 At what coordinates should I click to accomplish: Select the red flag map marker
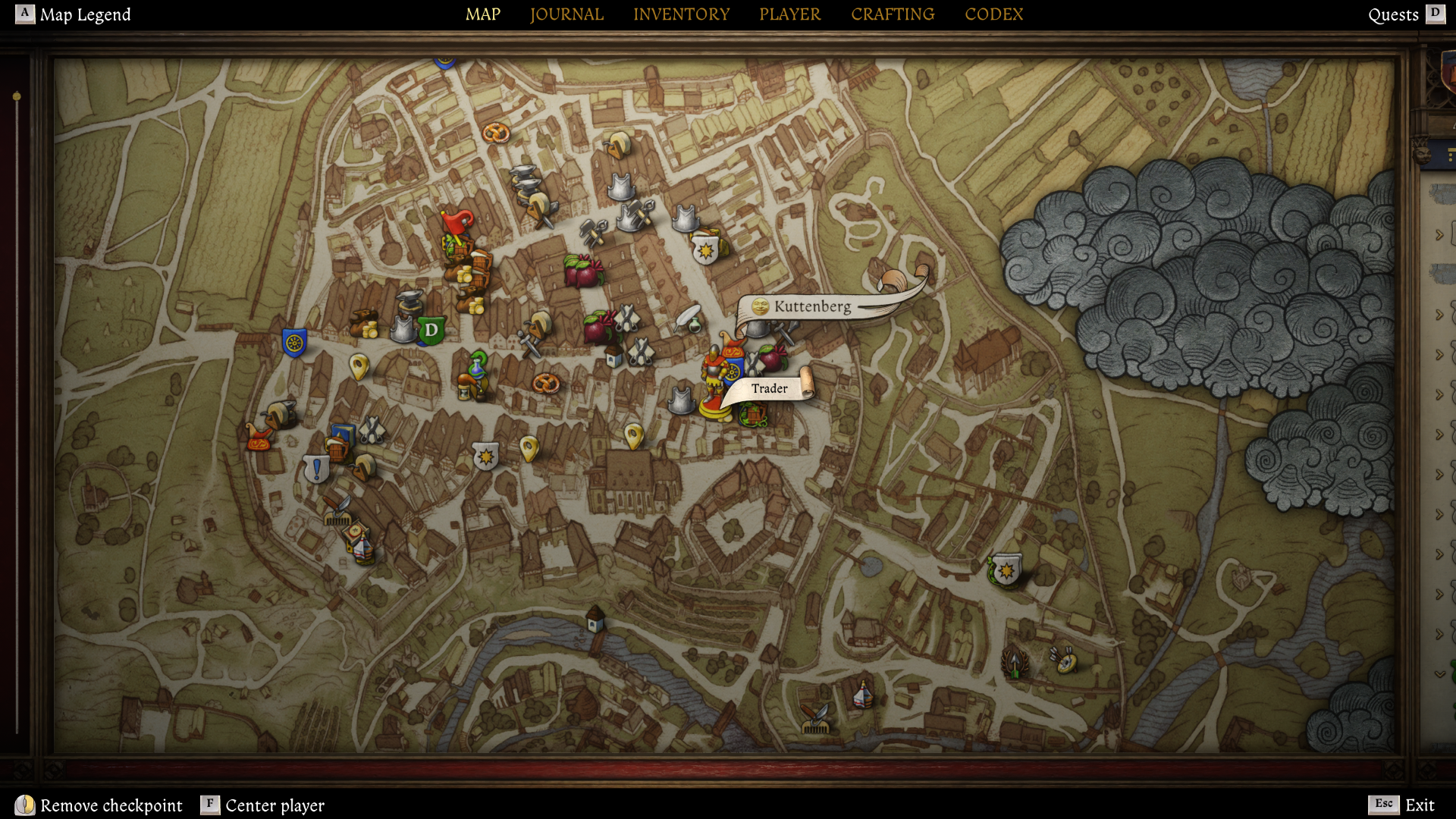tap(457, 223)
